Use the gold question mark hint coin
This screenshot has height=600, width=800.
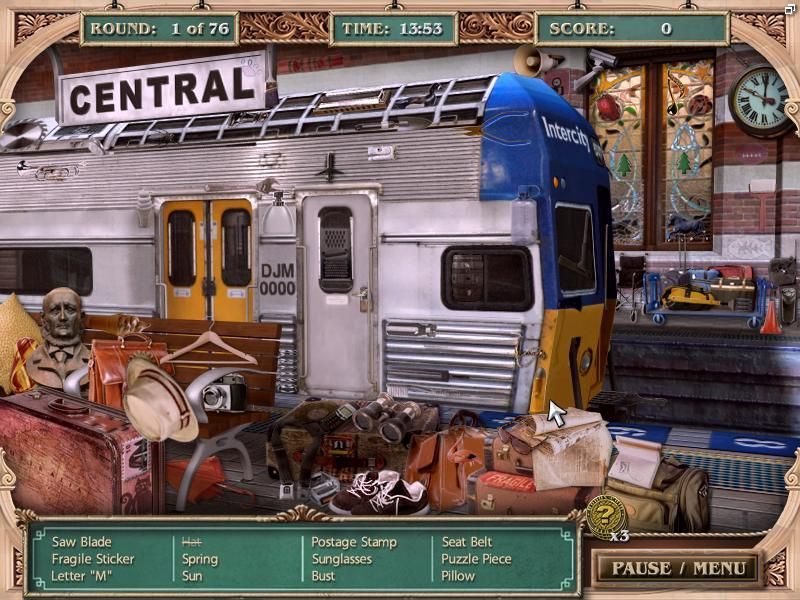605,513
